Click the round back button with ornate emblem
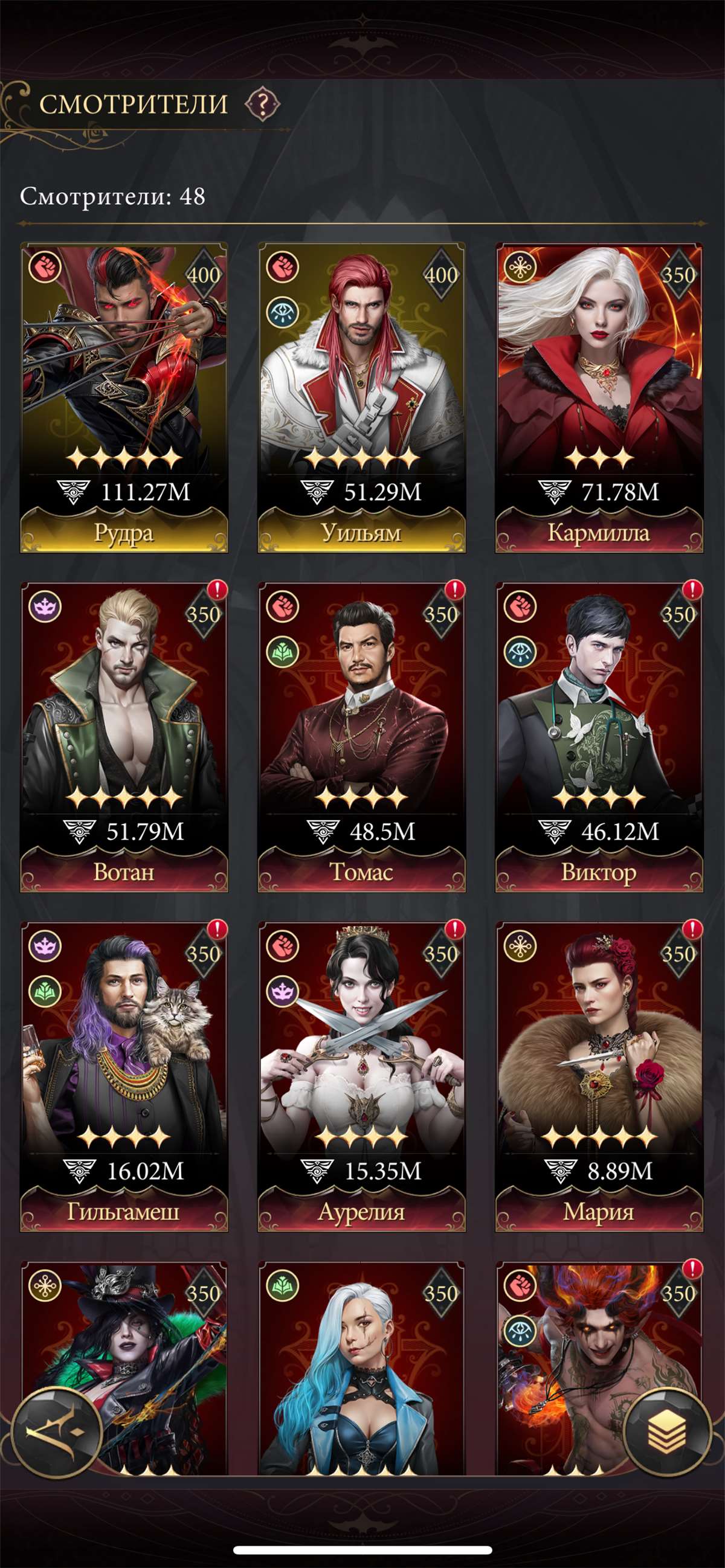The width and height of the screenshot is (725, 1568). click(57, 1433)
